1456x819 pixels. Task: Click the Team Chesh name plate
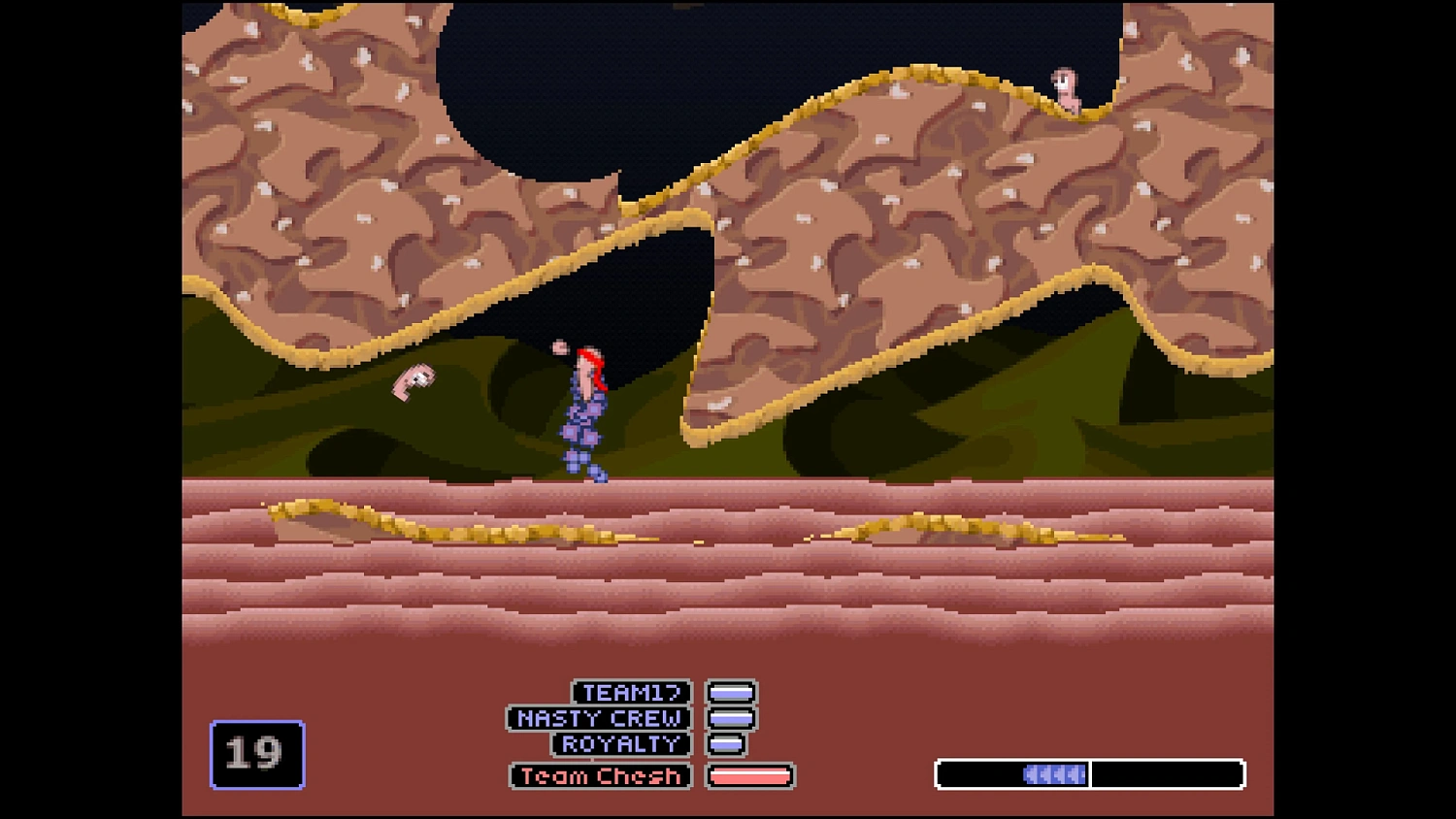[x=600, y=775]
